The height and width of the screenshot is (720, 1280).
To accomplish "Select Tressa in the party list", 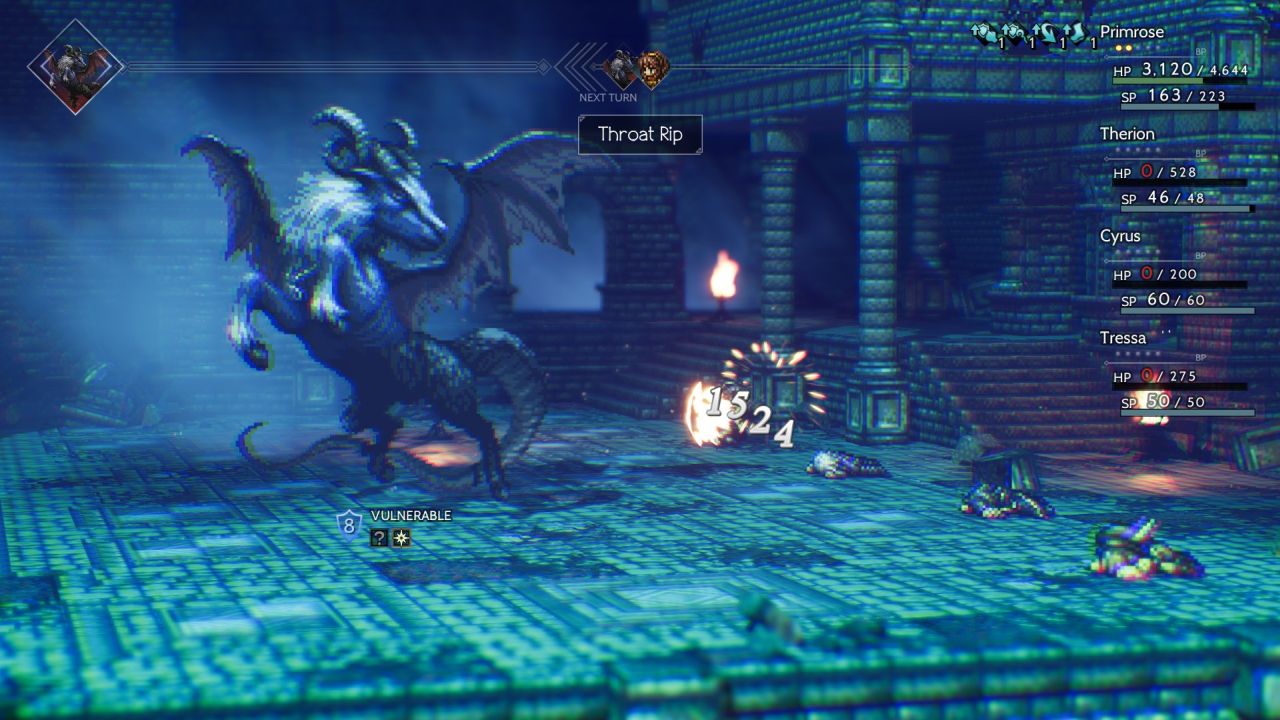I will (1123, 338).
